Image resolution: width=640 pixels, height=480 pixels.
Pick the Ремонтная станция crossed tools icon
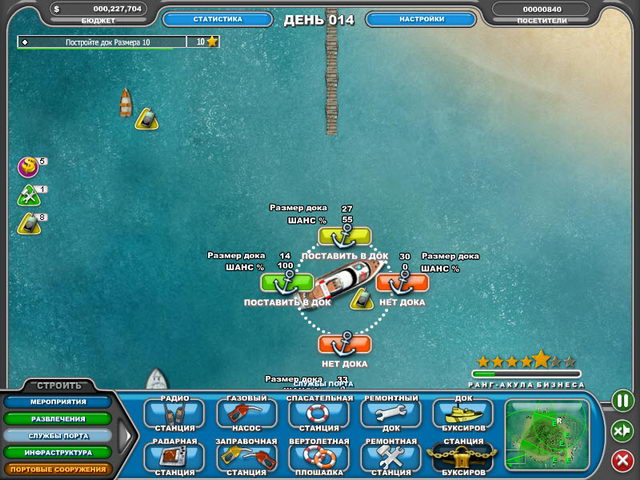[389, 458]
